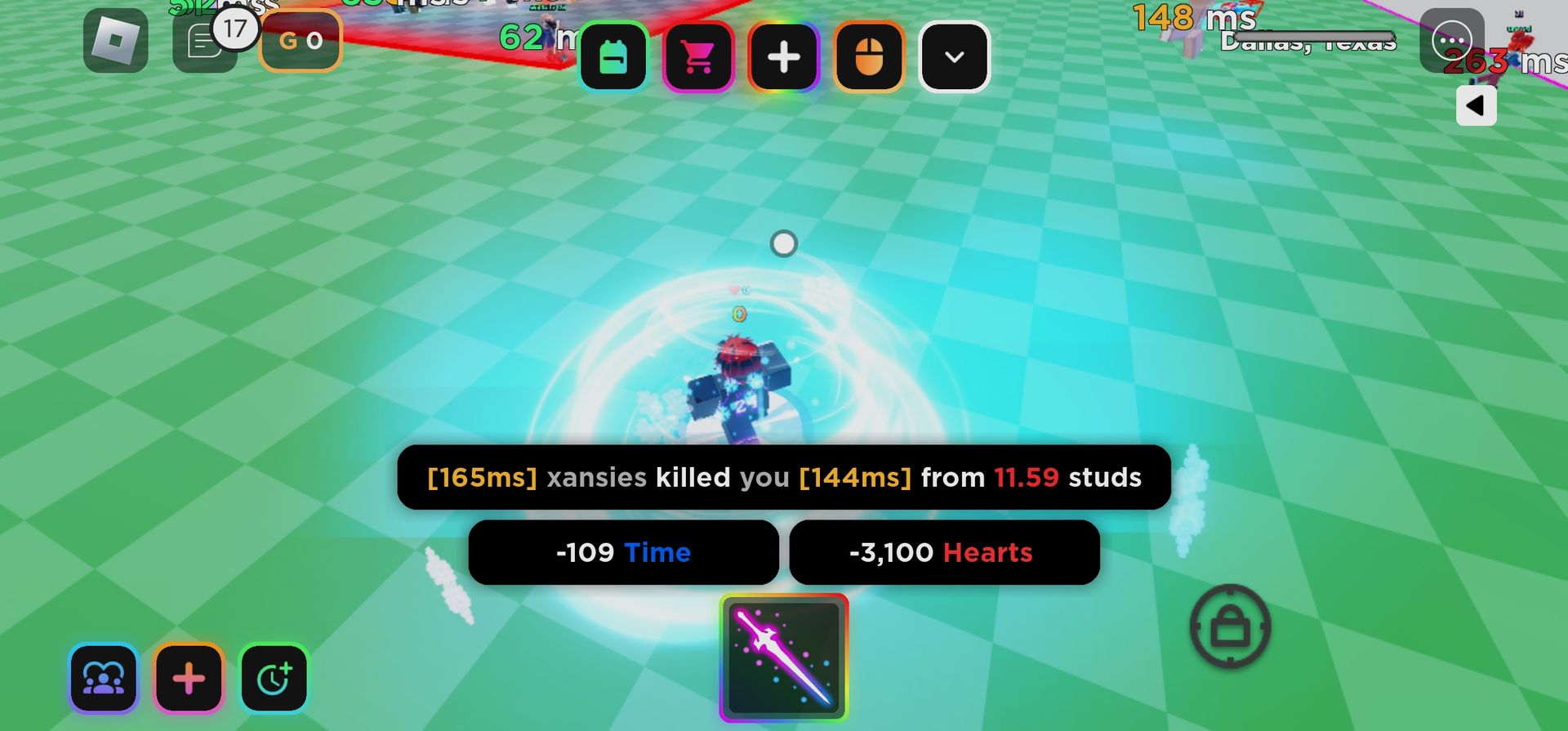Open the shopping cart store

click(699, 57)
